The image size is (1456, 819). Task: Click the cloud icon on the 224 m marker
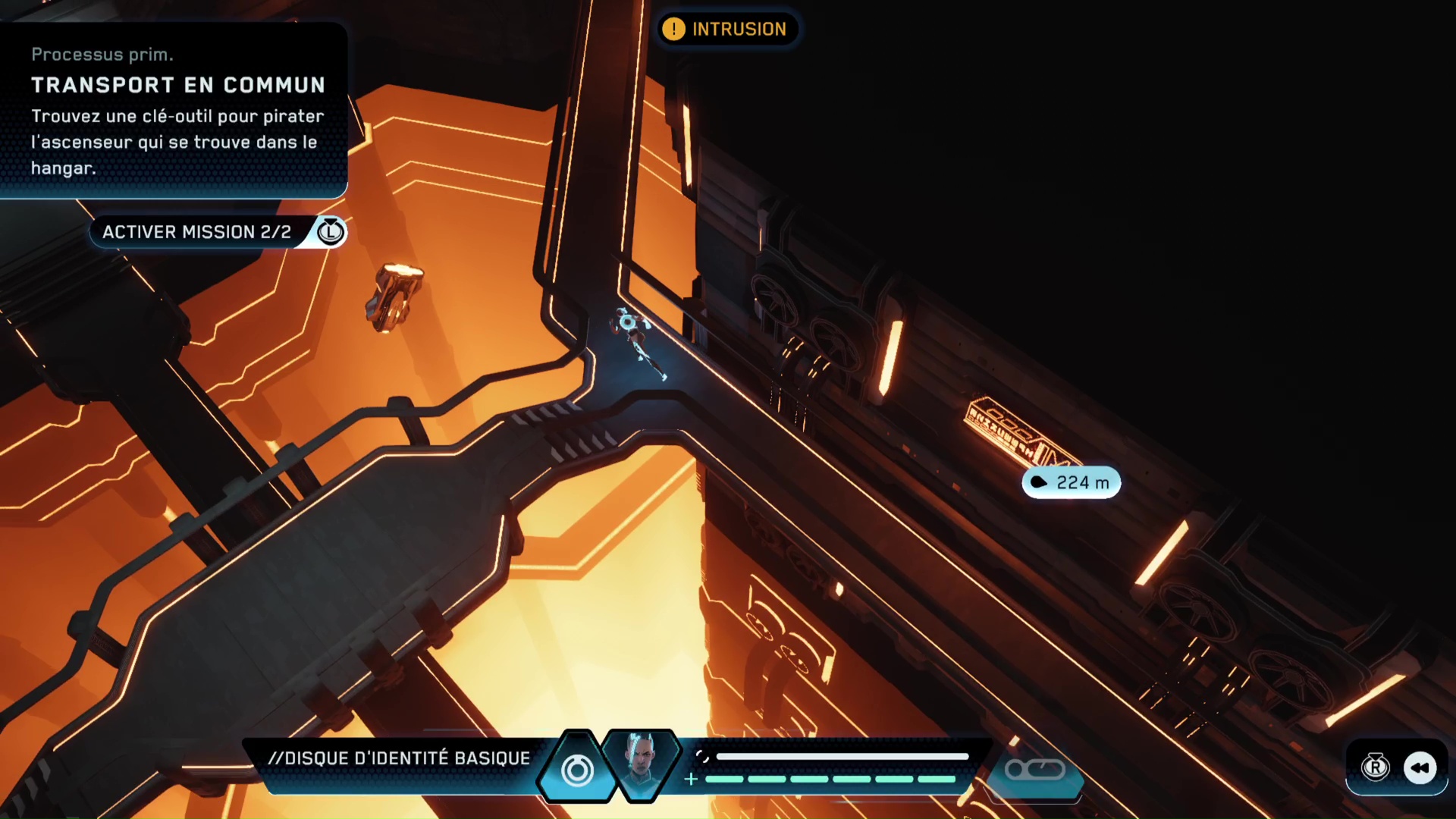[1038, 482]
